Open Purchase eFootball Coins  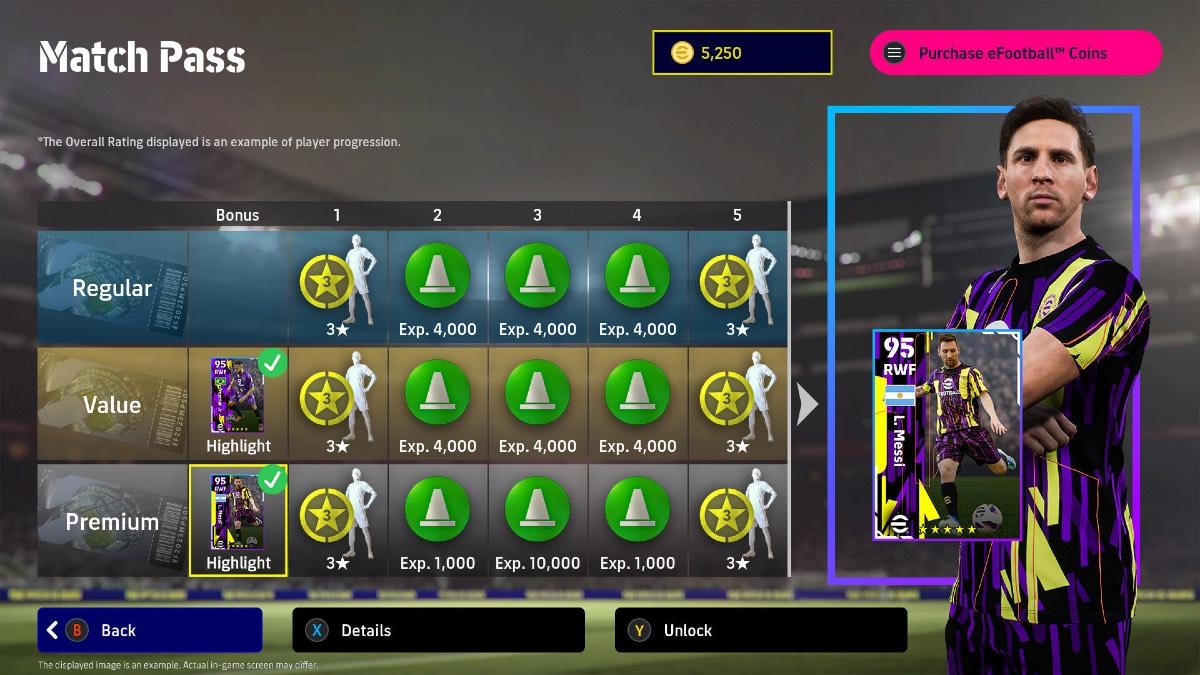tap(1015, 53)
